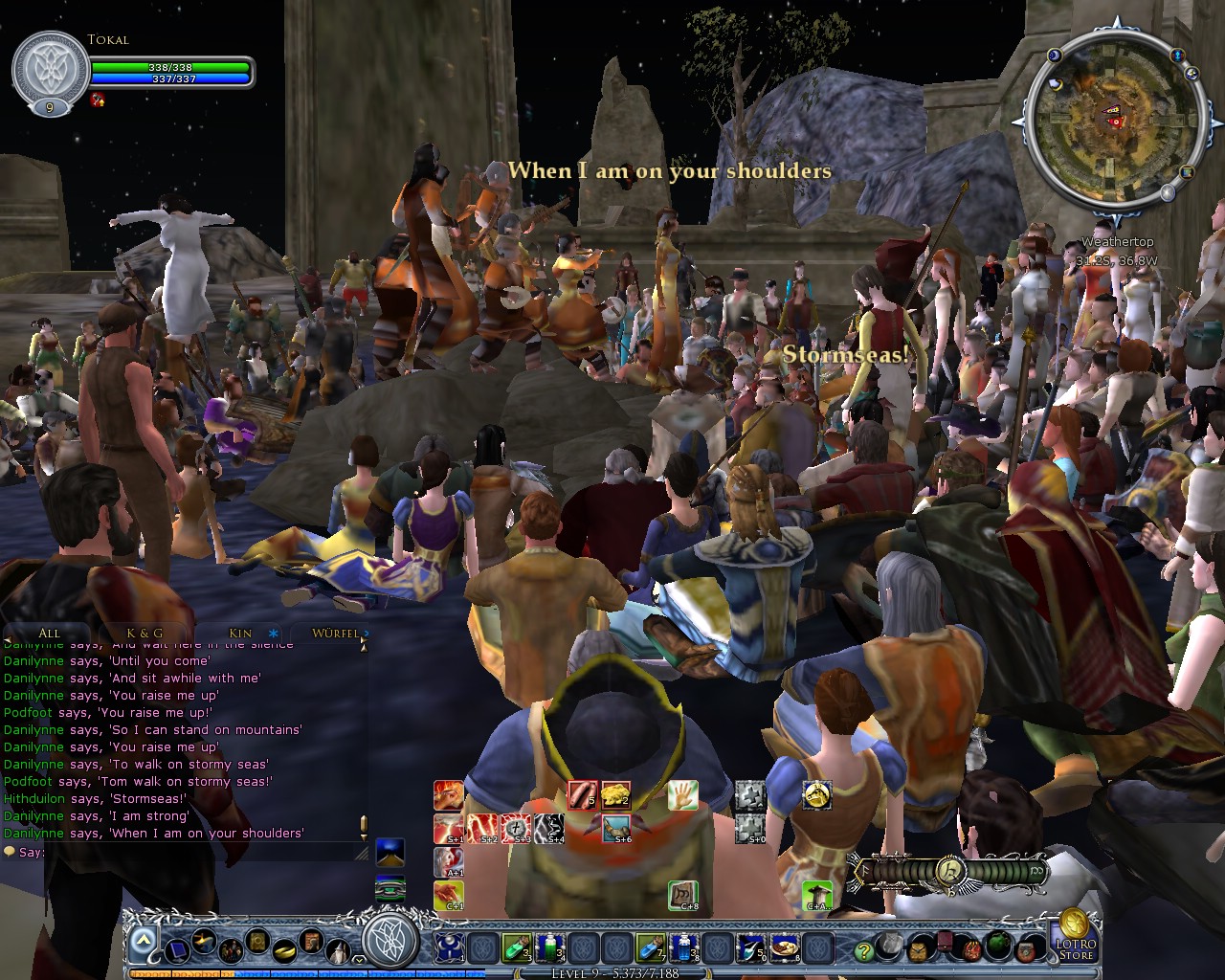Open the blue inventory bag icon
This screenshot has height=980, width=1225.
coord(177,951)
